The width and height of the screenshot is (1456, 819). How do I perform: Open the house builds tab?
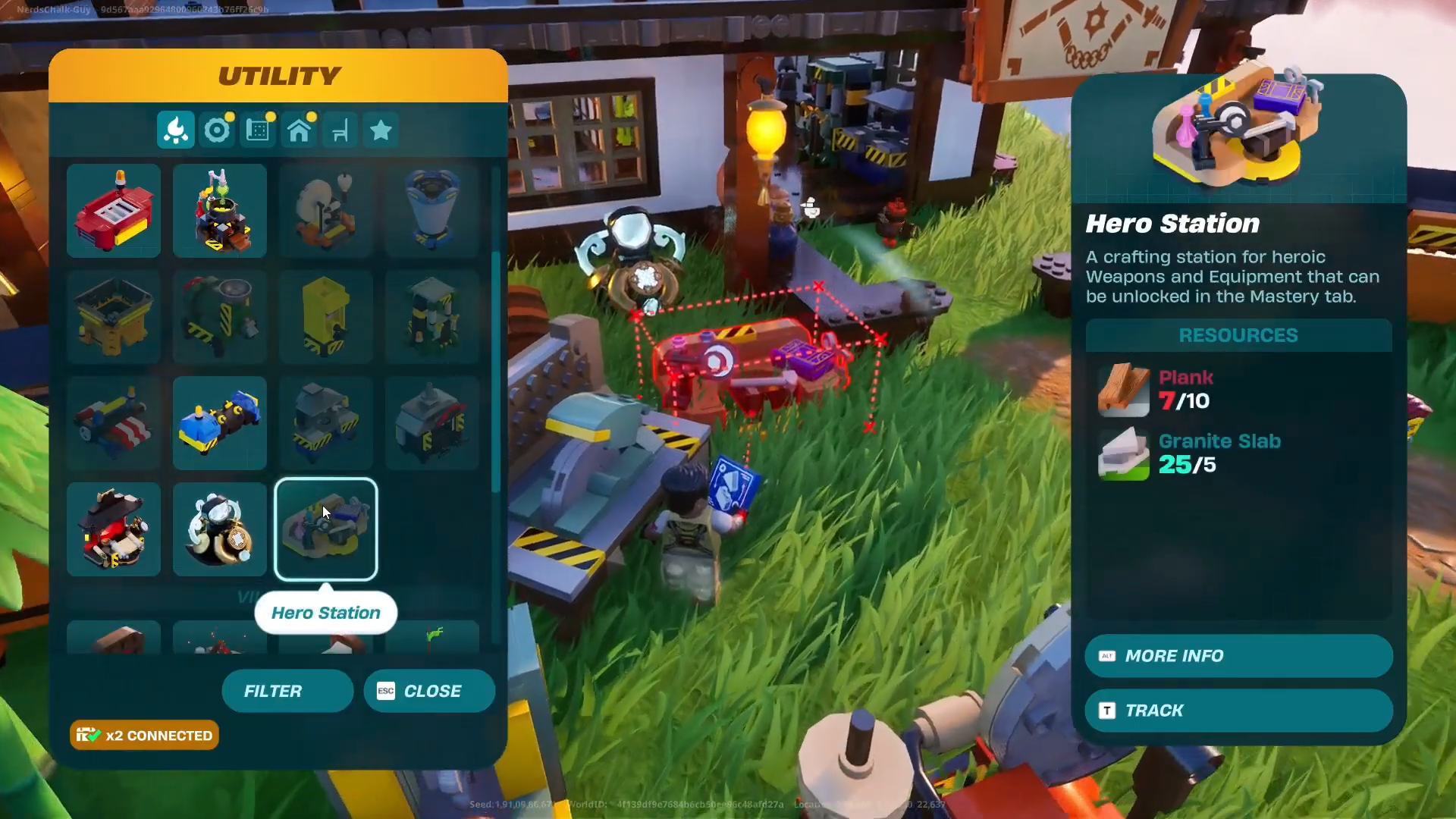299,130
